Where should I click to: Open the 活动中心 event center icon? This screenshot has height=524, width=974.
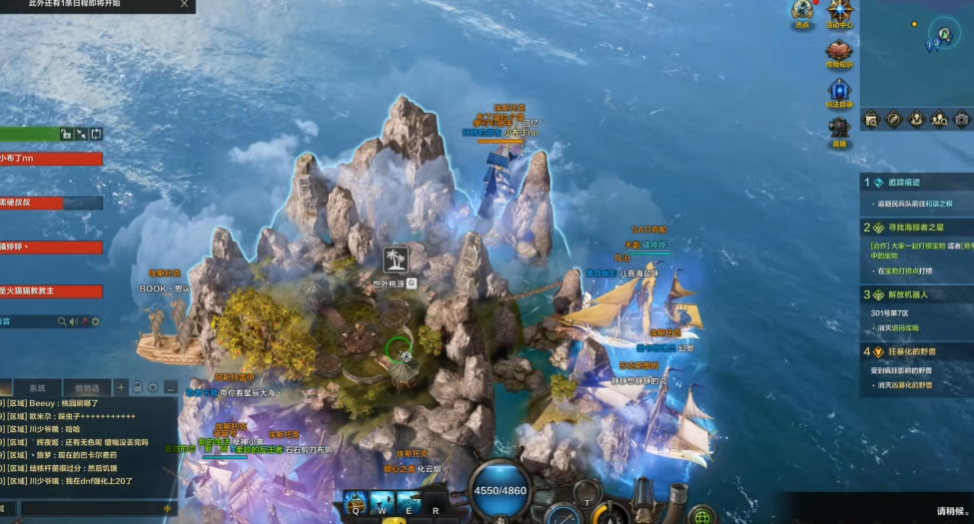[x=839, y=11]
